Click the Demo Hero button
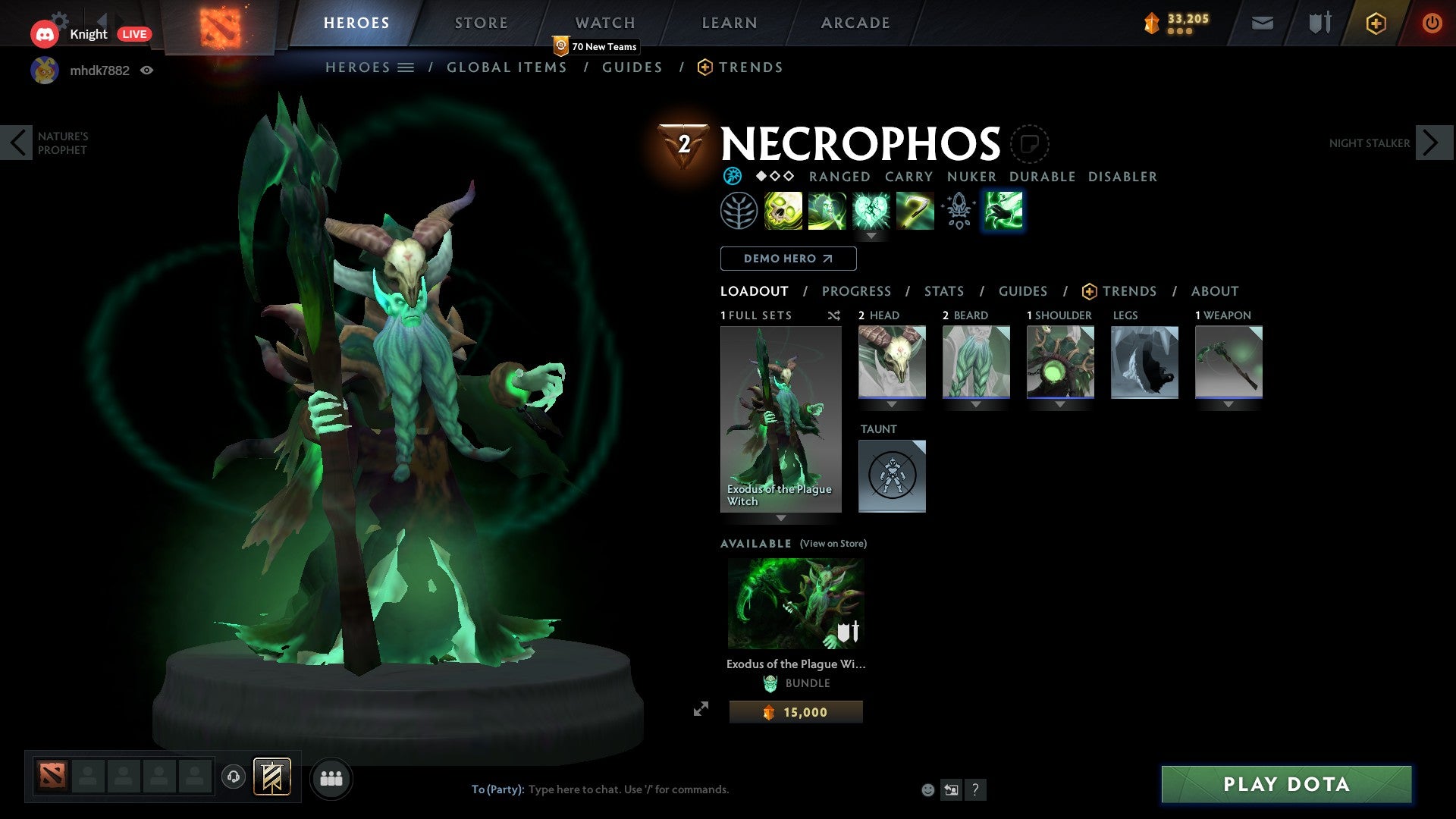 point(787,259)
